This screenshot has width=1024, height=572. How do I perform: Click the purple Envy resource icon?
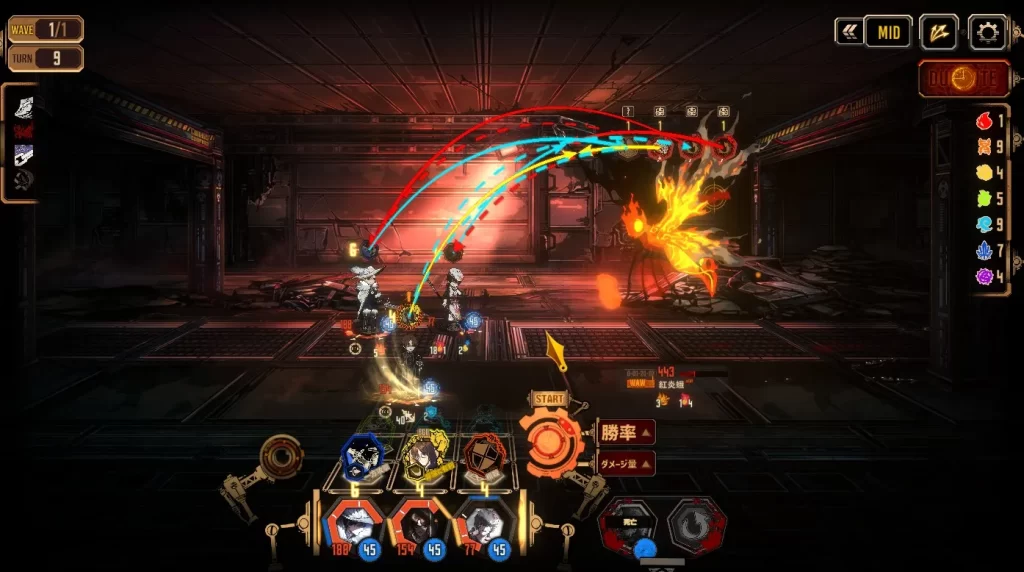click(986, 275)
